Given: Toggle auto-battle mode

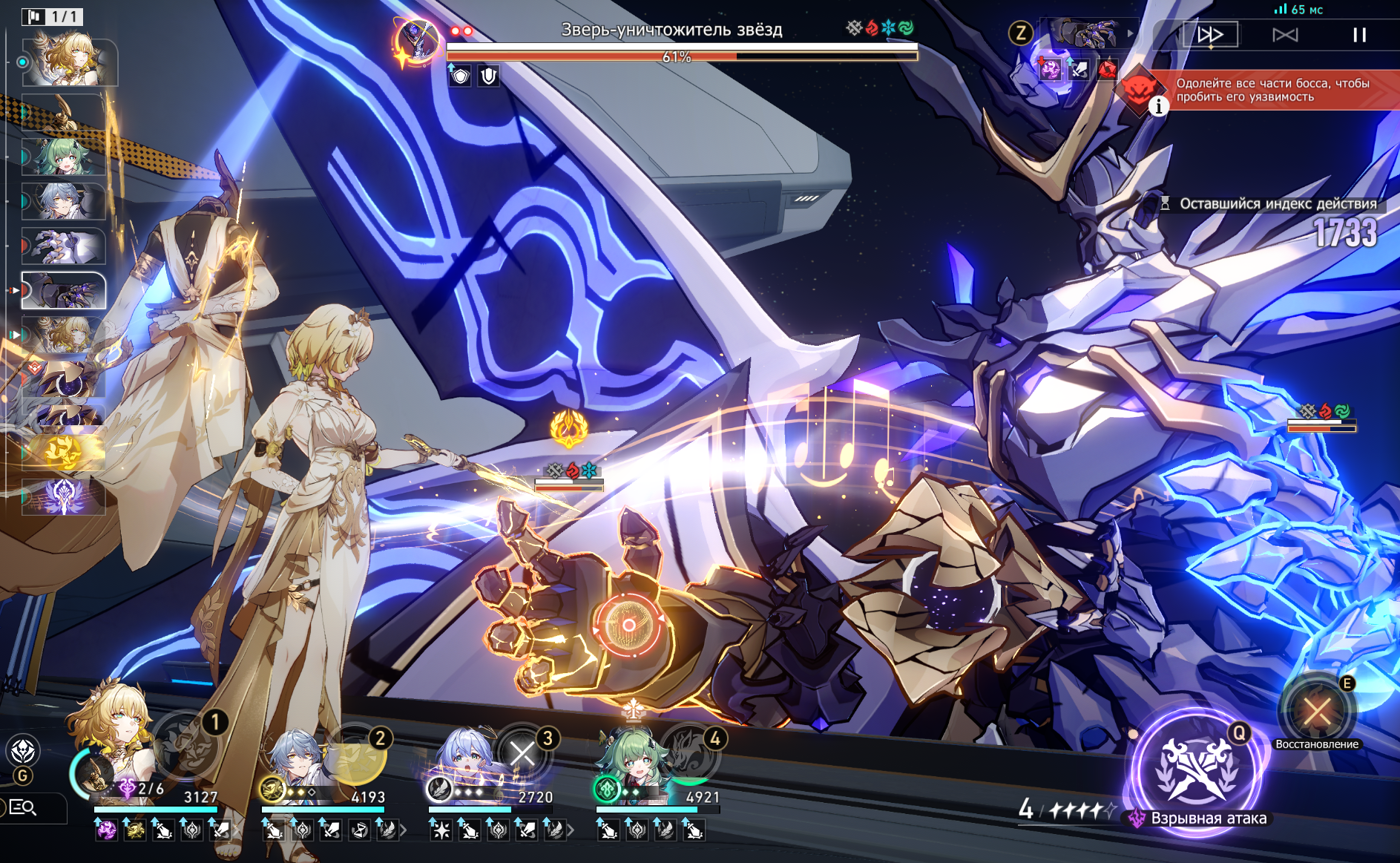Looking at the screenshot, I should [x=1285, y=35].
